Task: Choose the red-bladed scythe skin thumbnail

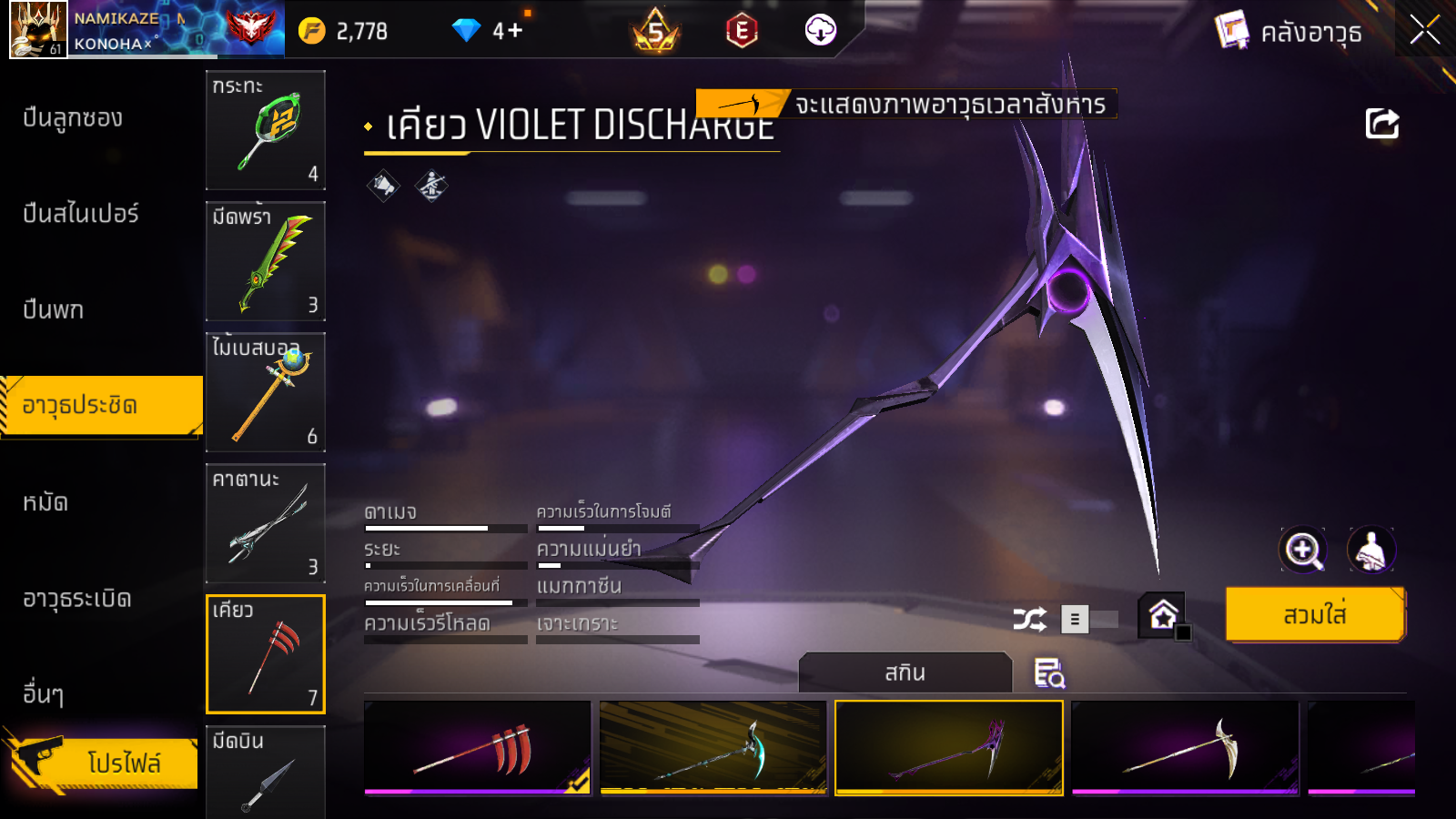Action: (477, 747)
